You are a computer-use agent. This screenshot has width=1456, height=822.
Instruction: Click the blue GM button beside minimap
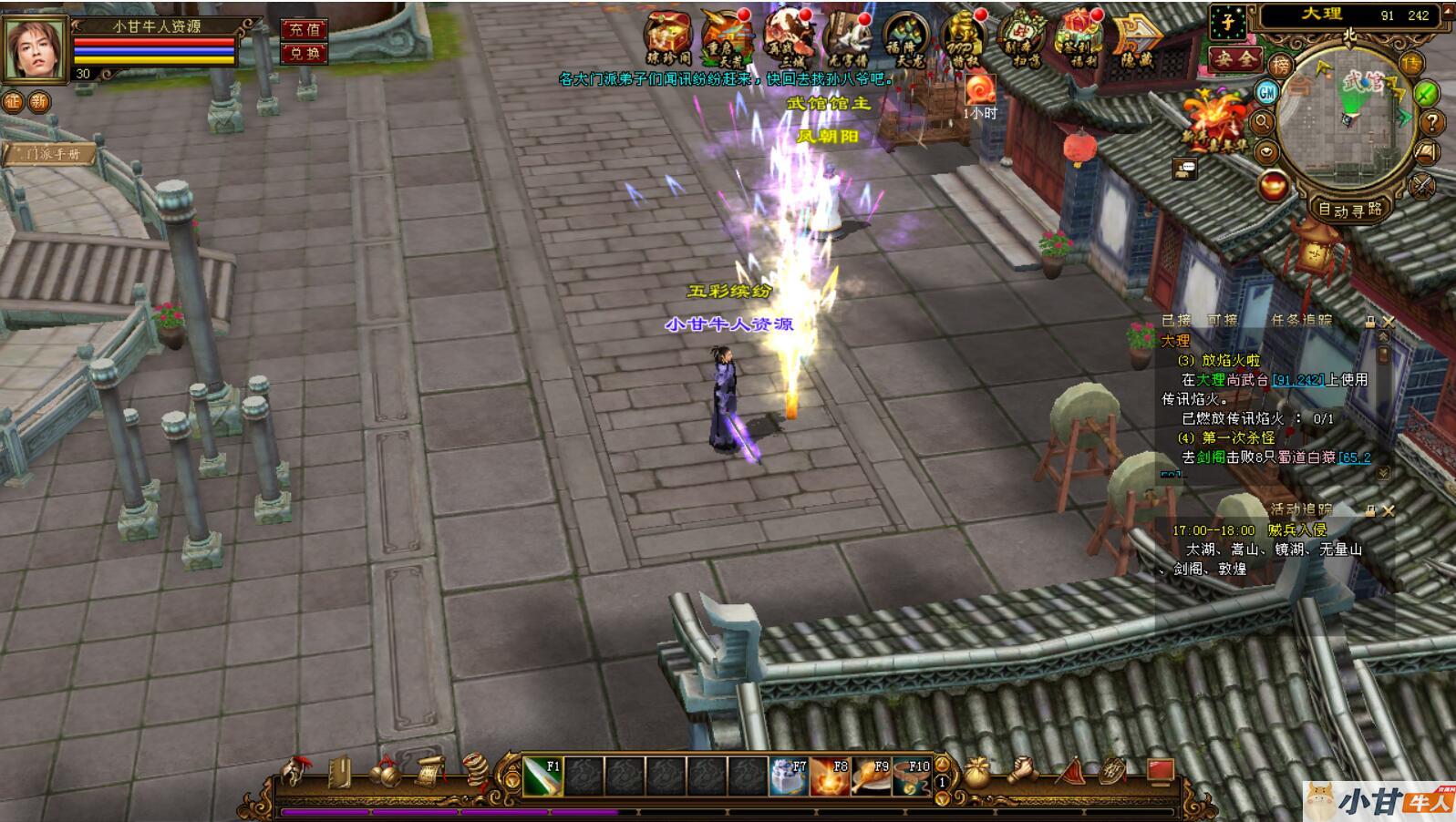pos(1267,92)
